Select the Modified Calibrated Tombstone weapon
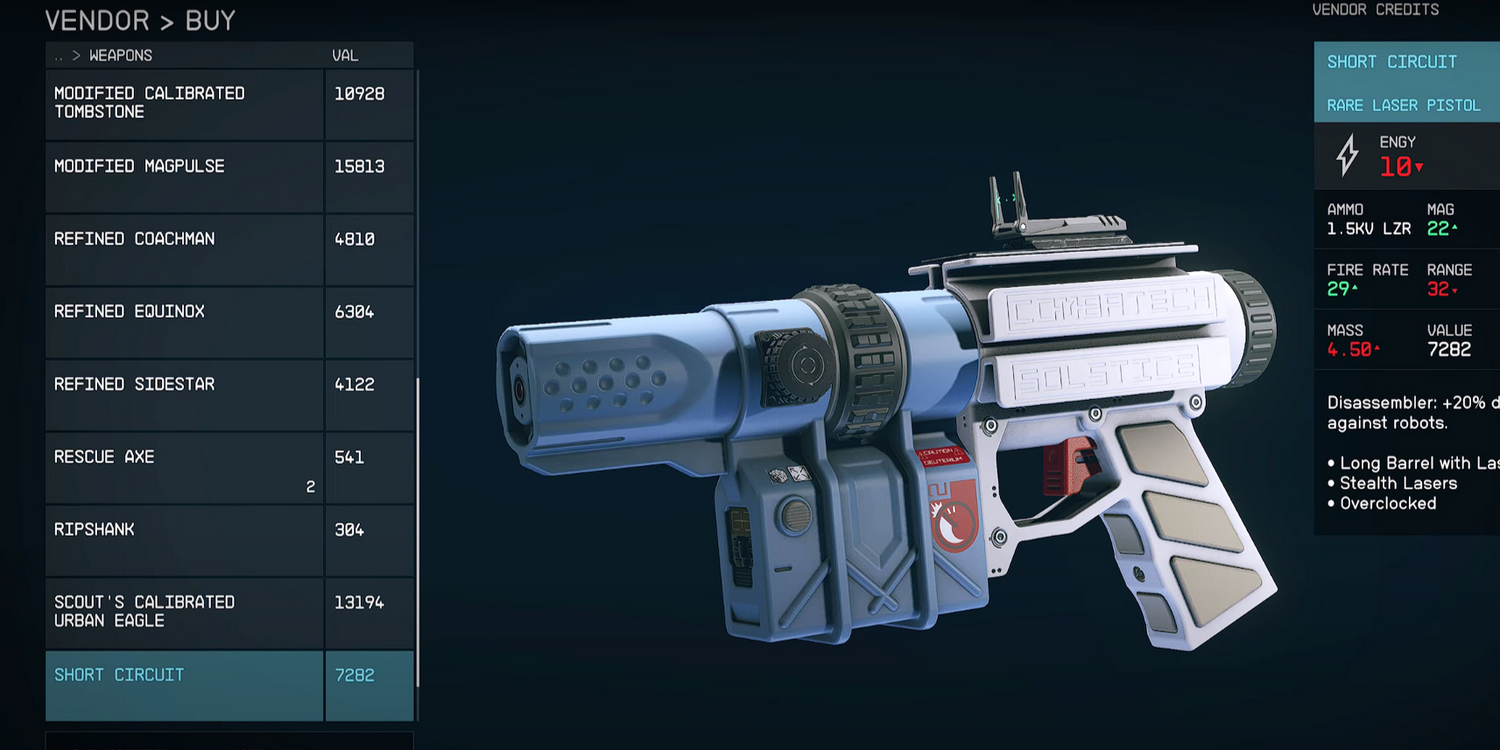Screen dimensions: 1500x750 pos(185,103)
